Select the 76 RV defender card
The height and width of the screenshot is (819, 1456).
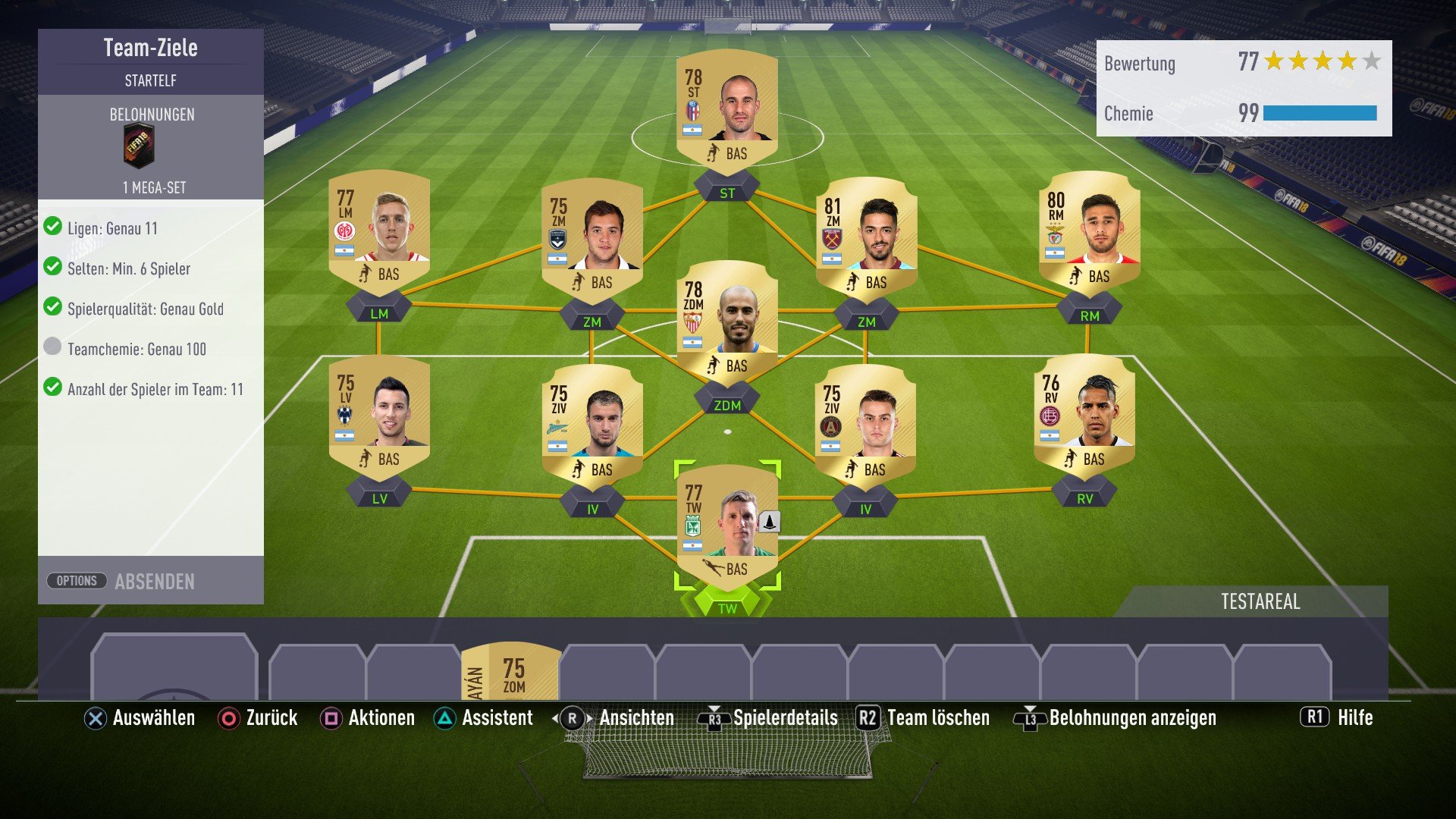(x=1084, y=416)
